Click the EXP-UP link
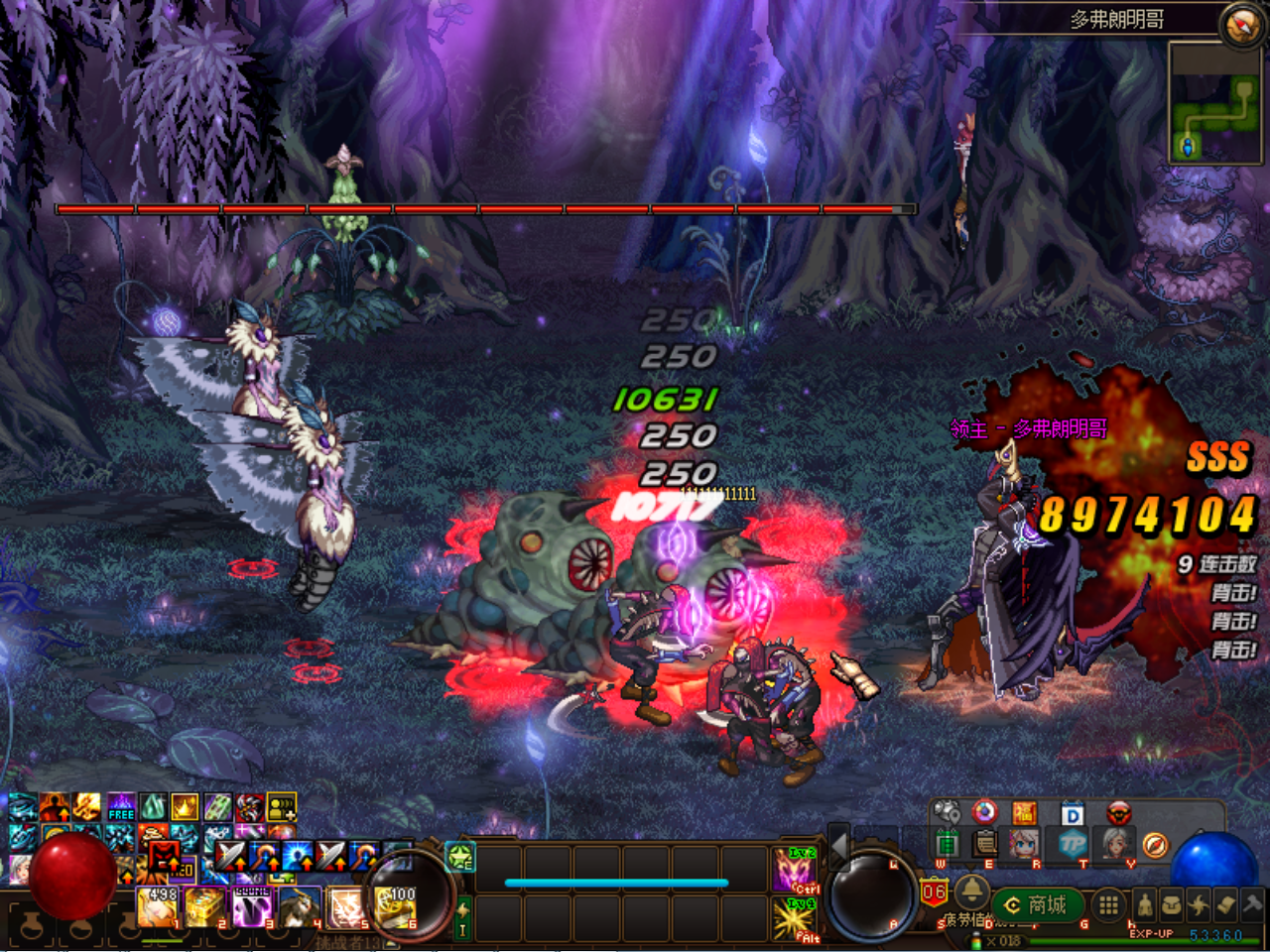 1152,934
